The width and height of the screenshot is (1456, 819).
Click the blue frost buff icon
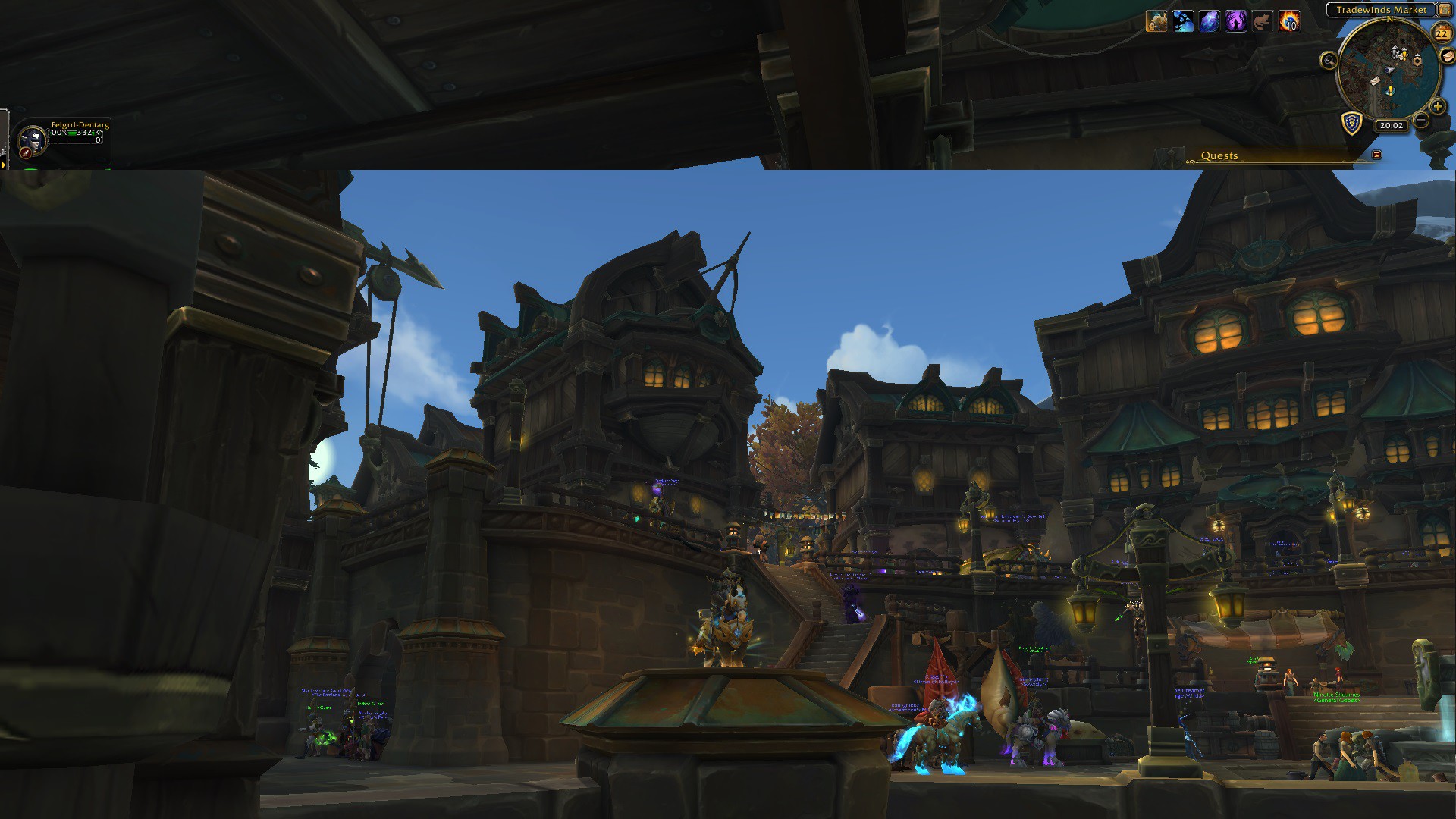pos(1183,20)
